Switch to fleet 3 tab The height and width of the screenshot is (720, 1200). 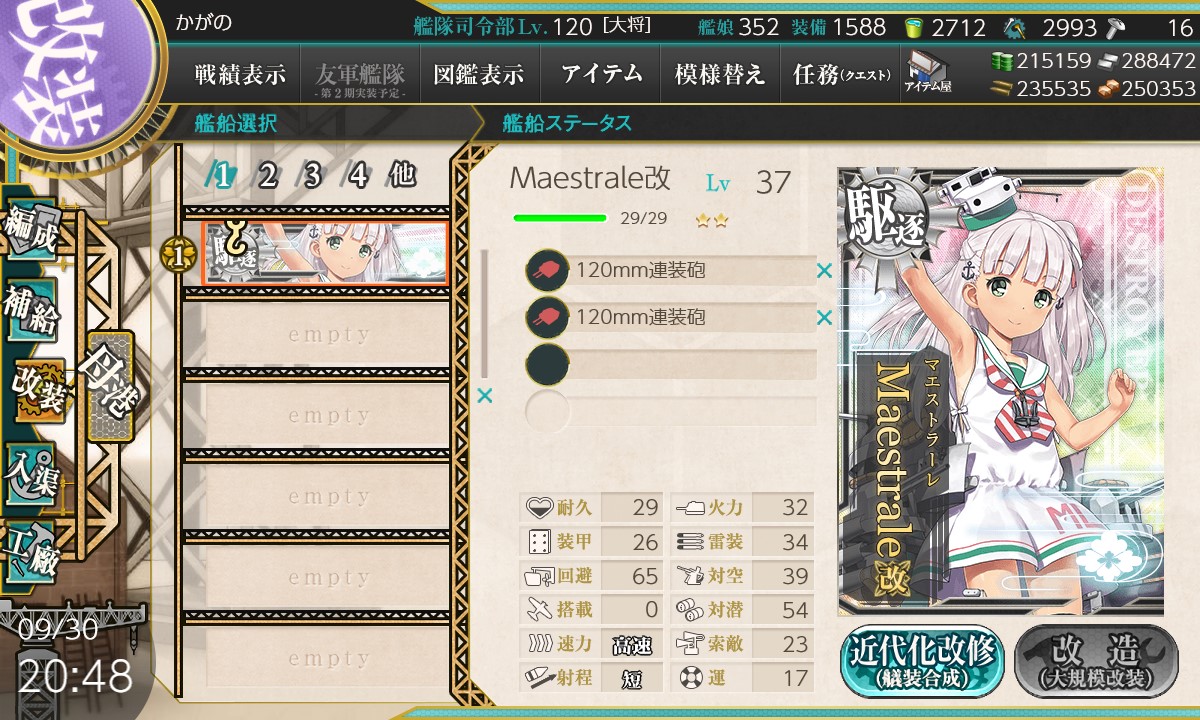click(x=312, y=176)
